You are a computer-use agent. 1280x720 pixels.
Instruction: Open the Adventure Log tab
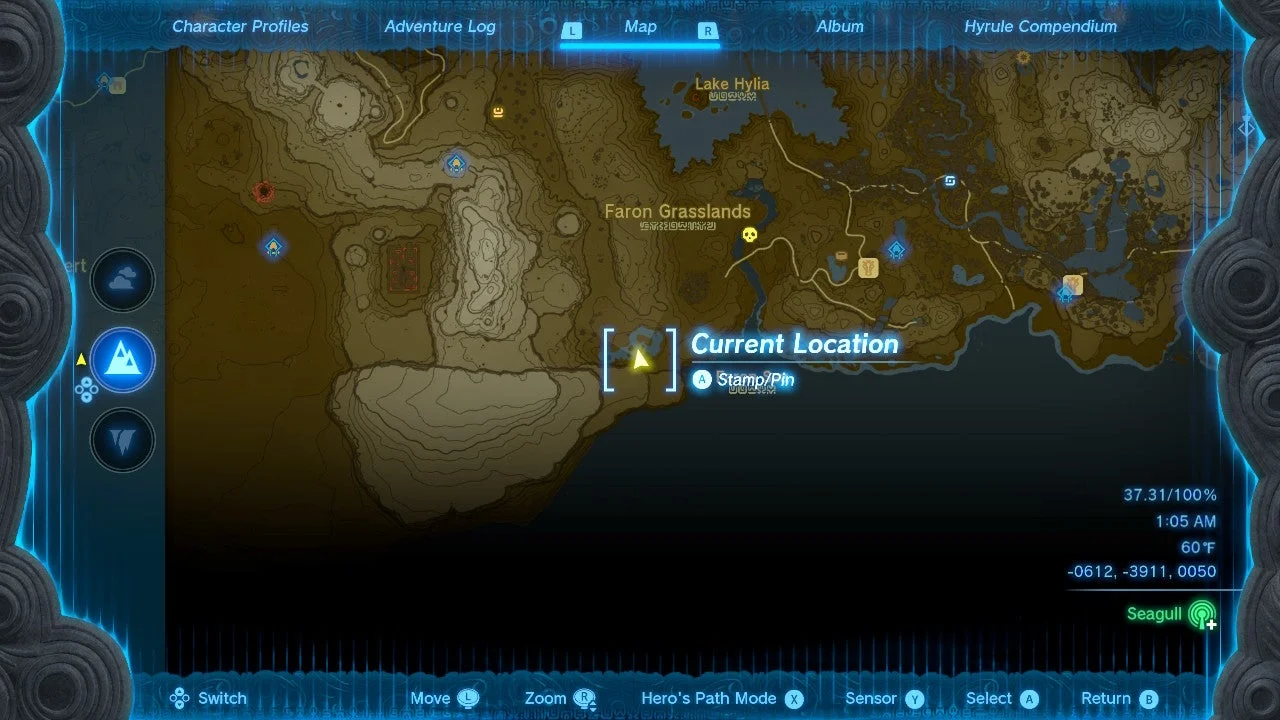click(440, 26)
